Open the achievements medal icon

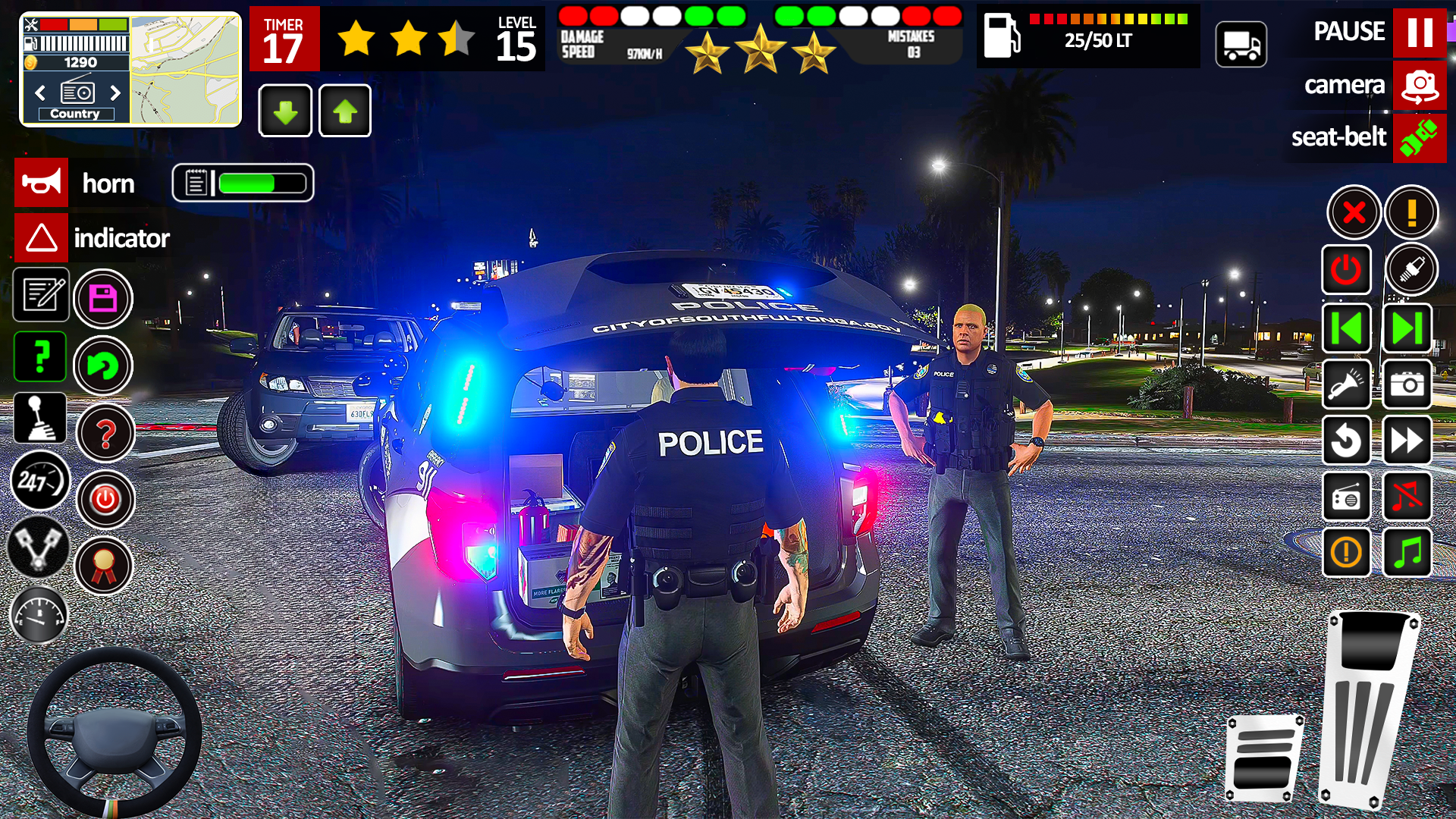105,565
